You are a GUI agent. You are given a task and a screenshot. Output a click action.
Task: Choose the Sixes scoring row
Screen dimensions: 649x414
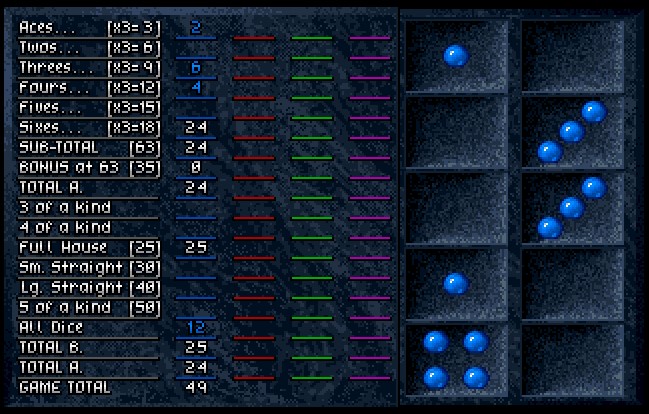click(x=89, y=127)
